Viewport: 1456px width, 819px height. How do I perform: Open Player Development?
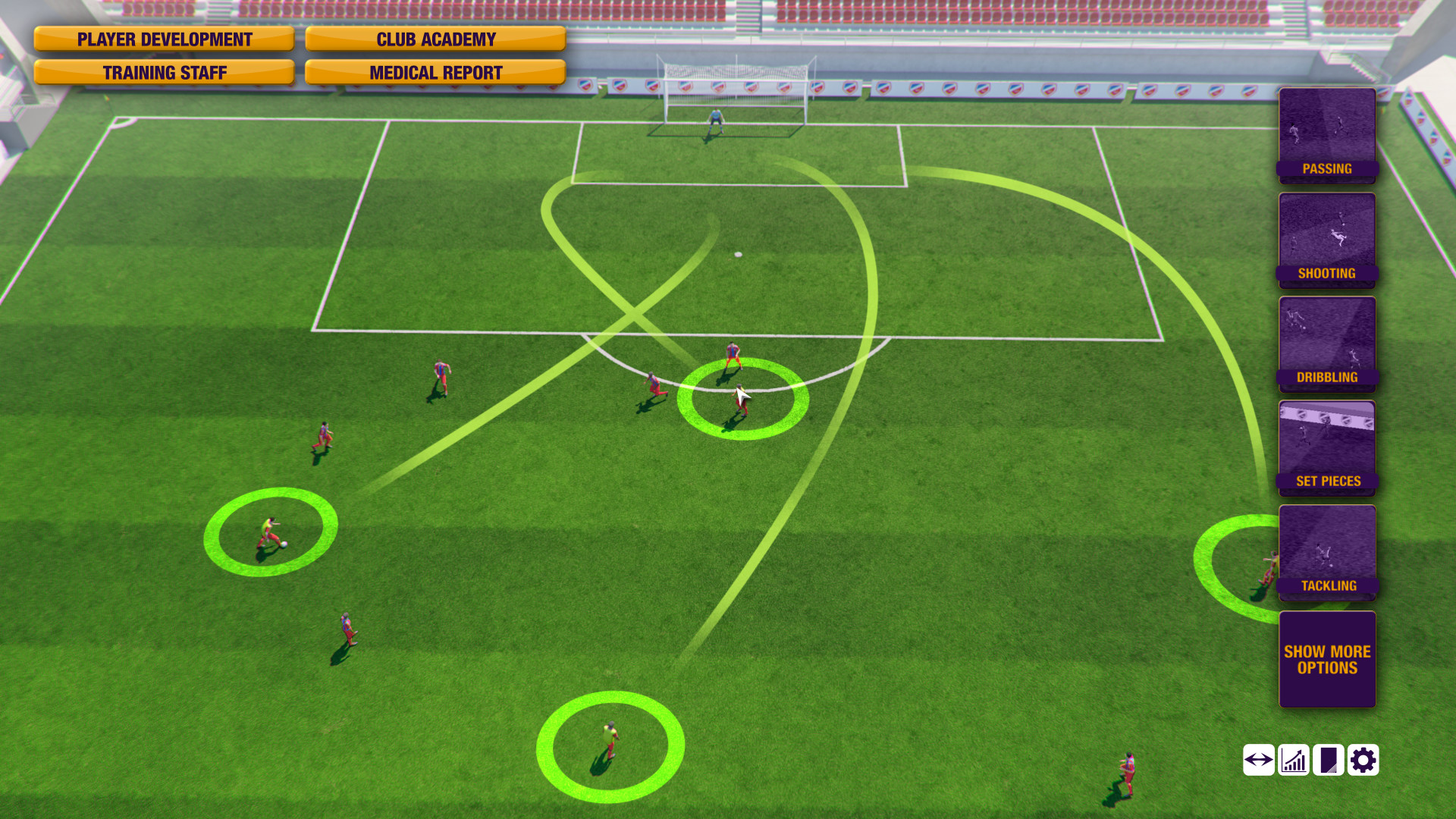point(164,39)
